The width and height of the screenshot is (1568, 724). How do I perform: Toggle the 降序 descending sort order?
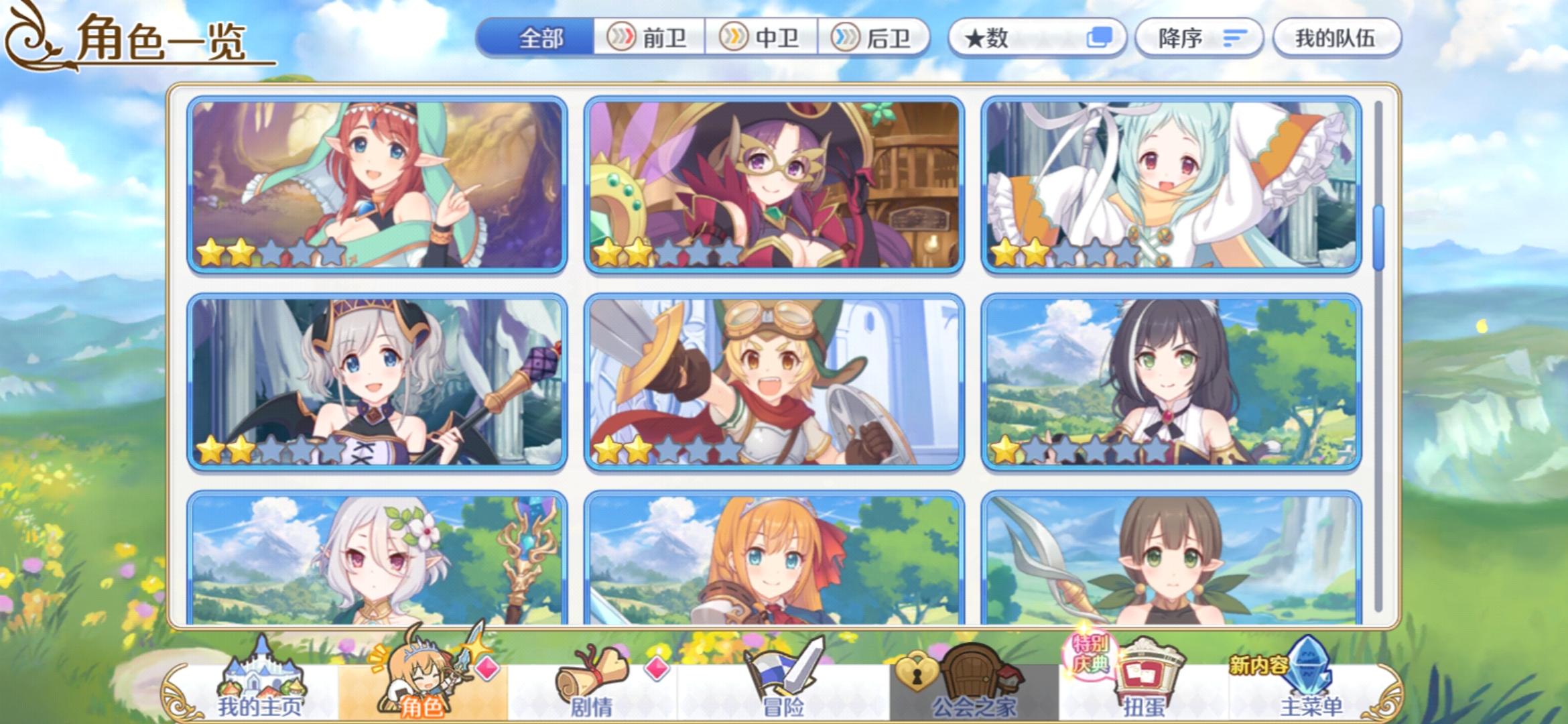click(x=1199, y=38)
